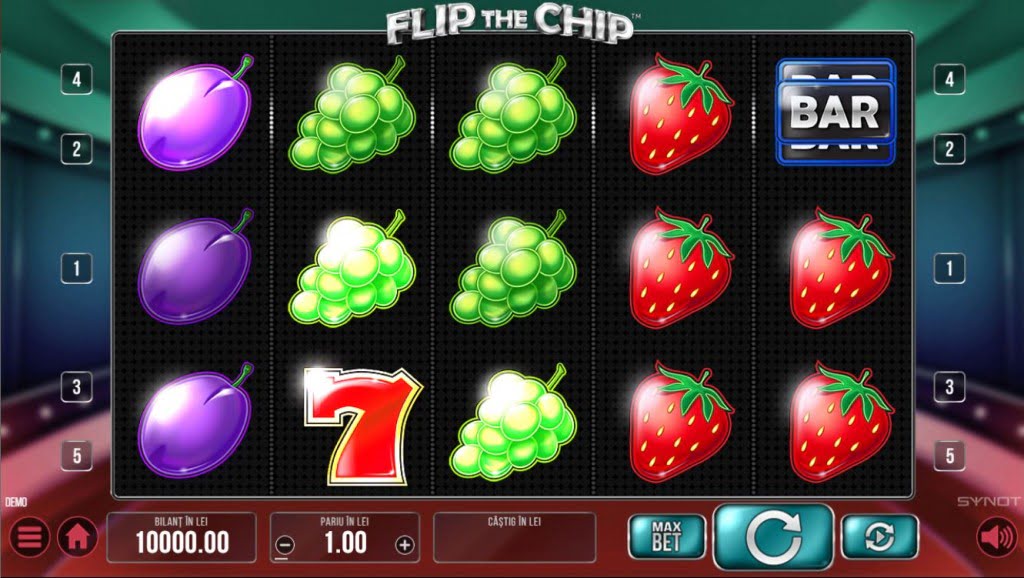1024x578 pixels.
Task: Toggle the sound speaker icon
Action: tap(995, 538)
